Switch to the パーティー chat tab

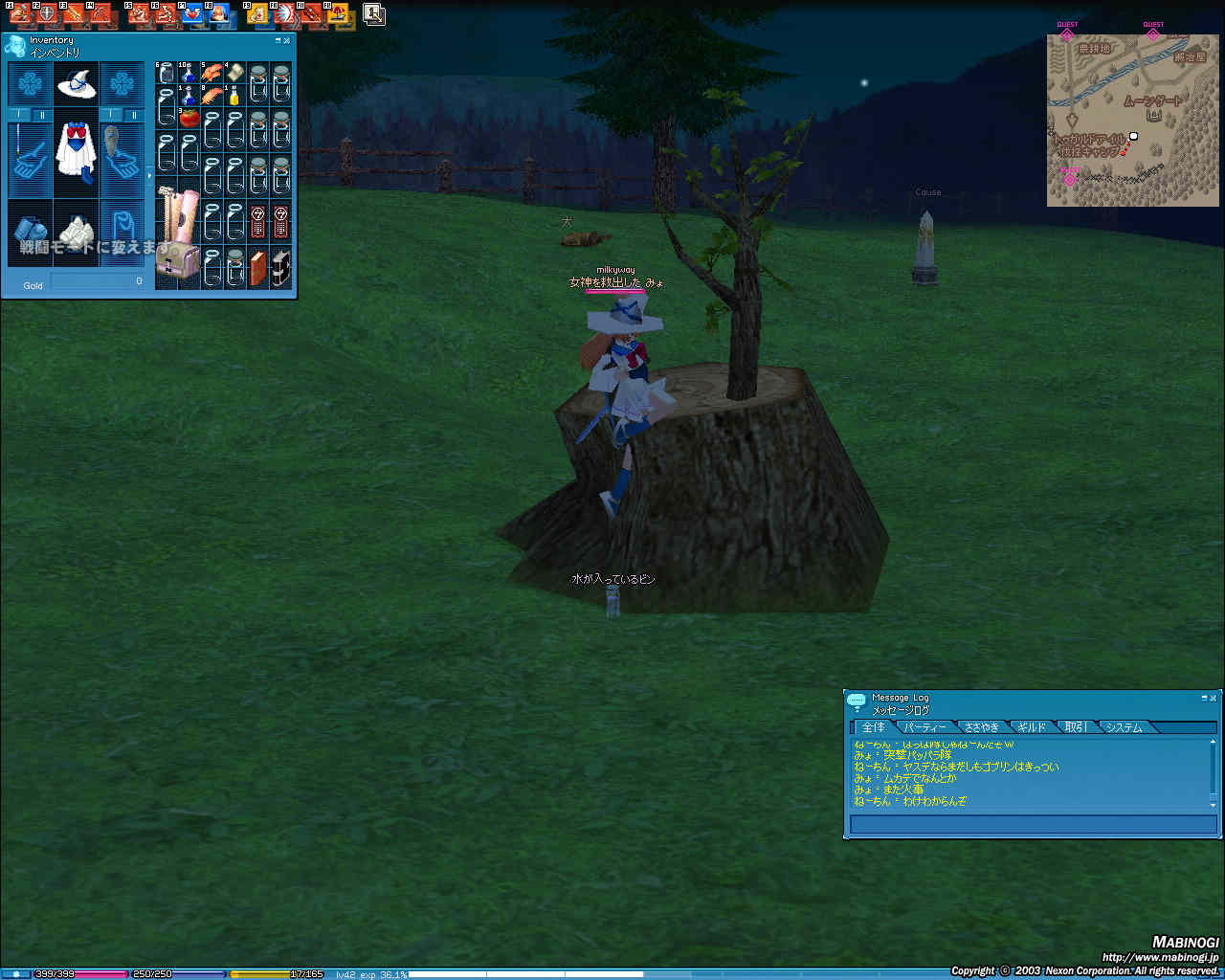924,727
